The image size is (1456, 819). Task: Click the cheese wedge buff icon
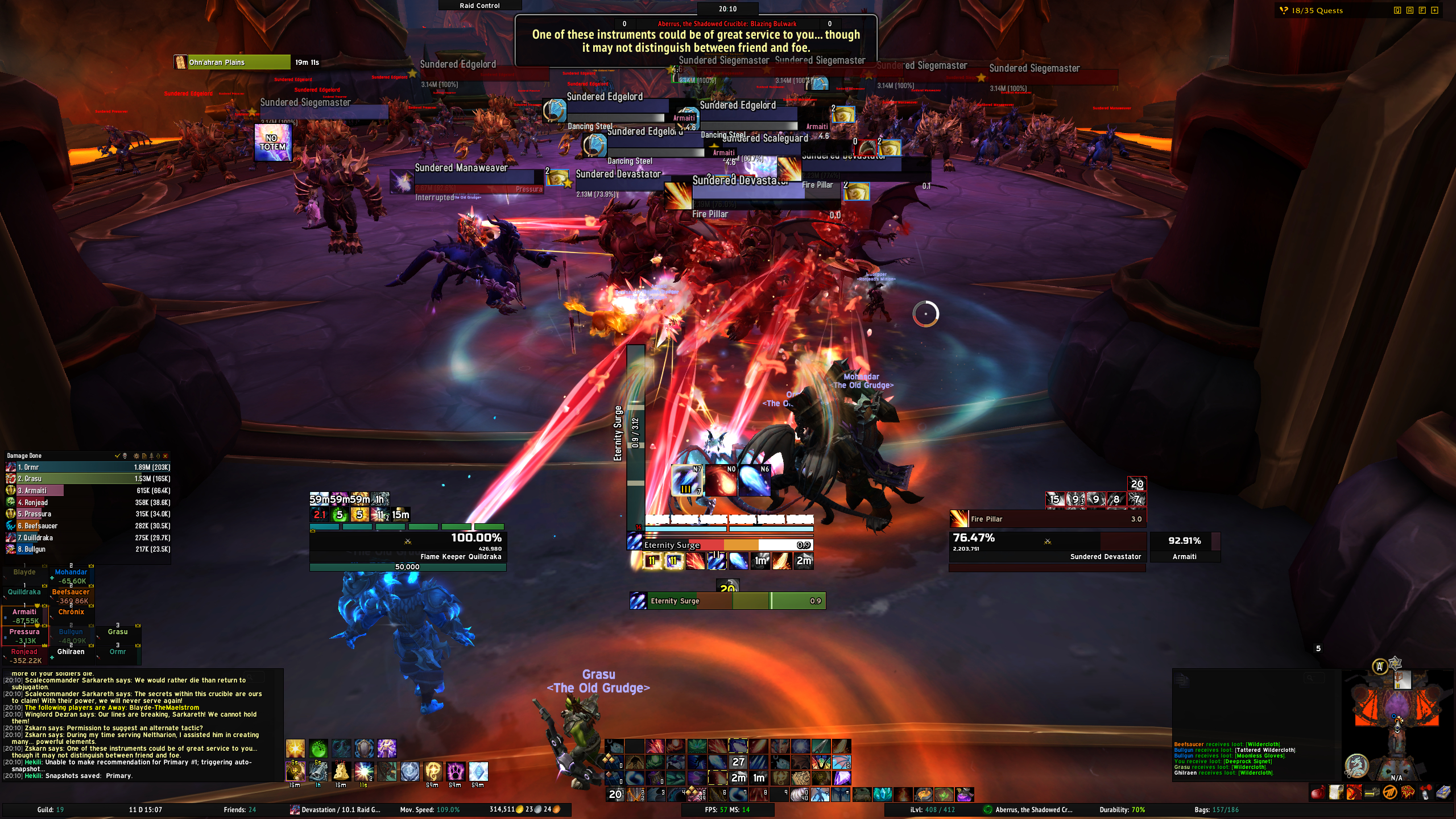[341, 771]
